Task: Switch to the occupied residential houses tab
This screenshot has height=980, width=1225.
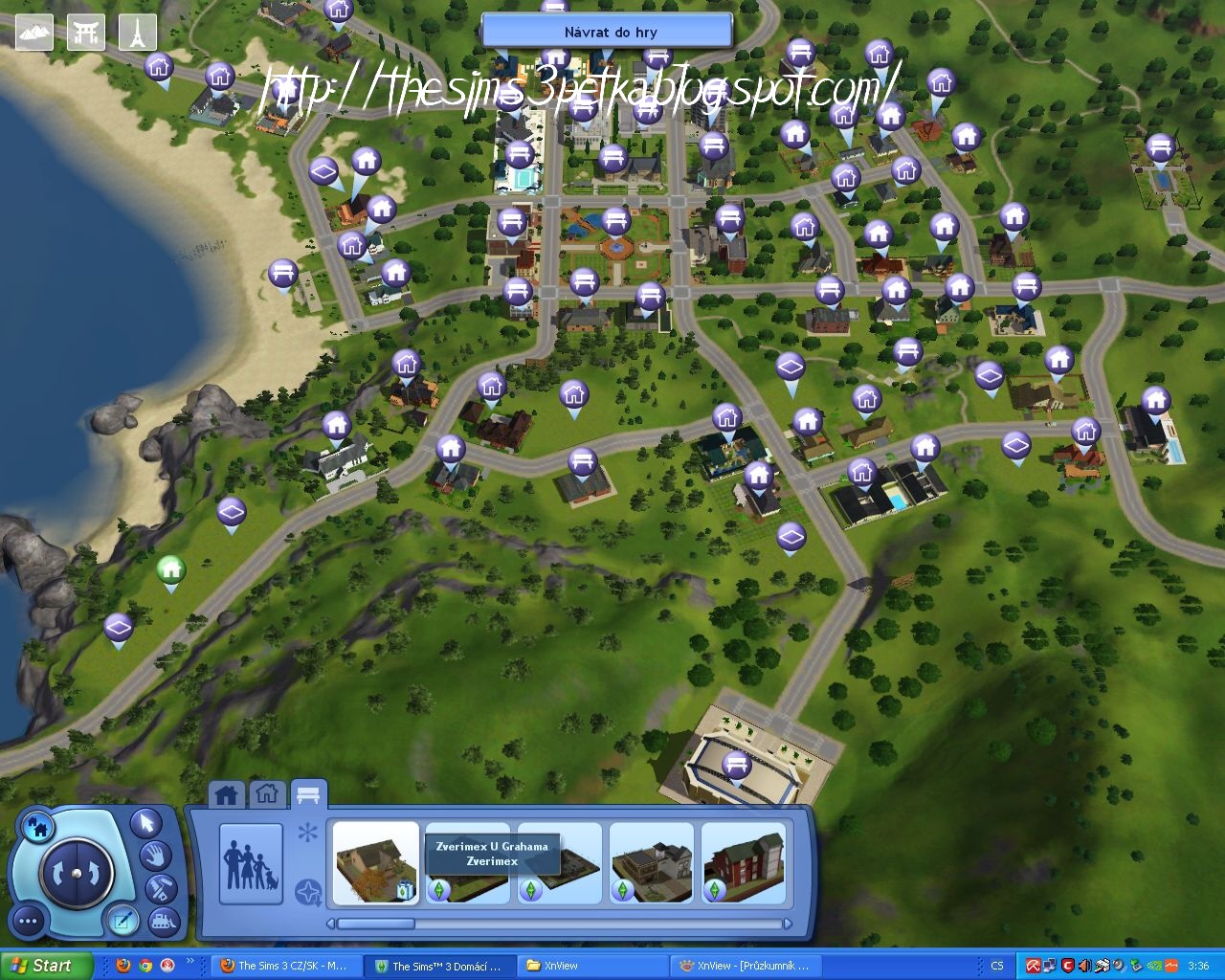Action: (x=227, y=792)
